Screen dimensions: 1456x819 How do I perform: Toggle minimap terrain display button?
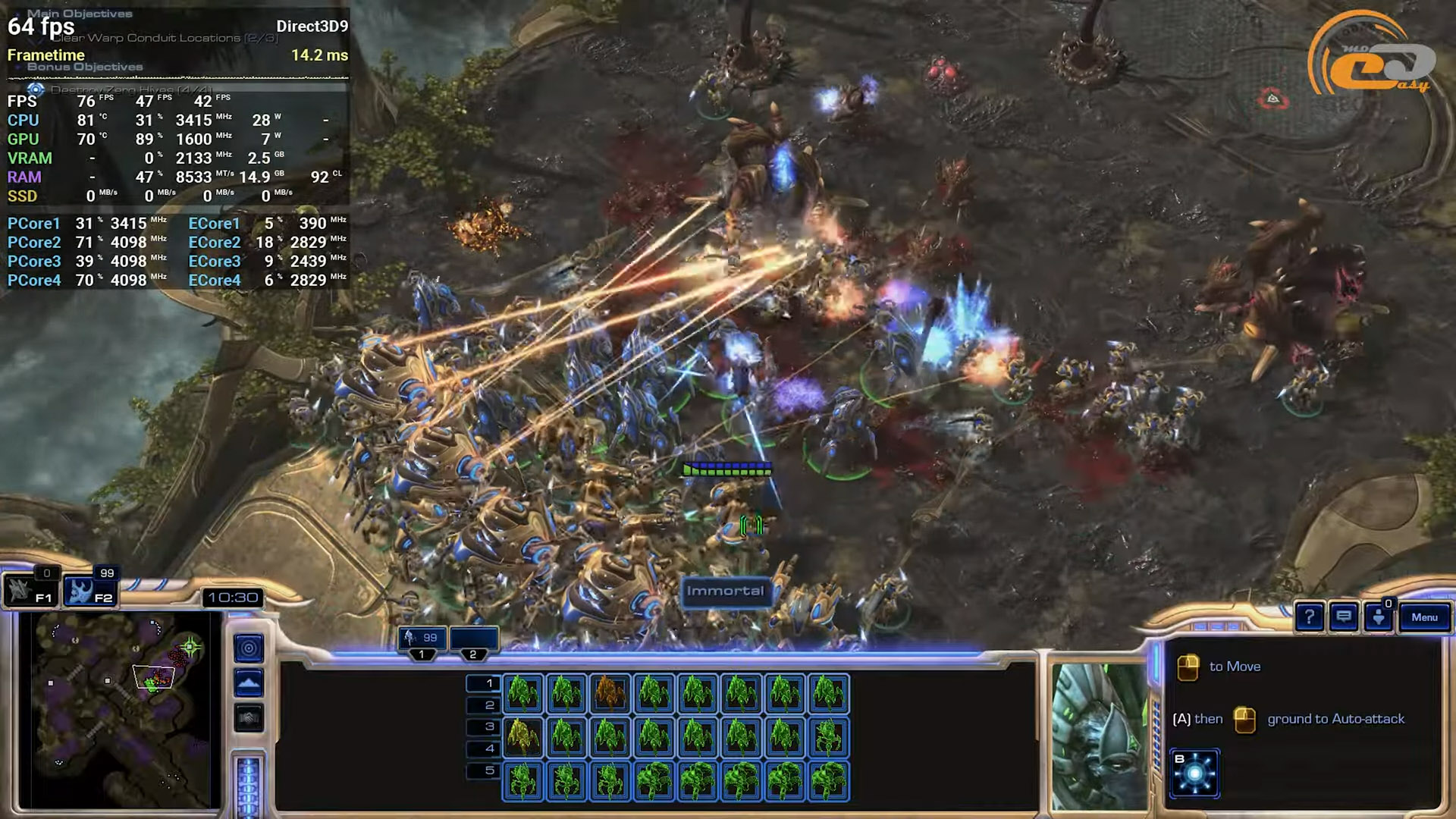(x=249, y=683)
